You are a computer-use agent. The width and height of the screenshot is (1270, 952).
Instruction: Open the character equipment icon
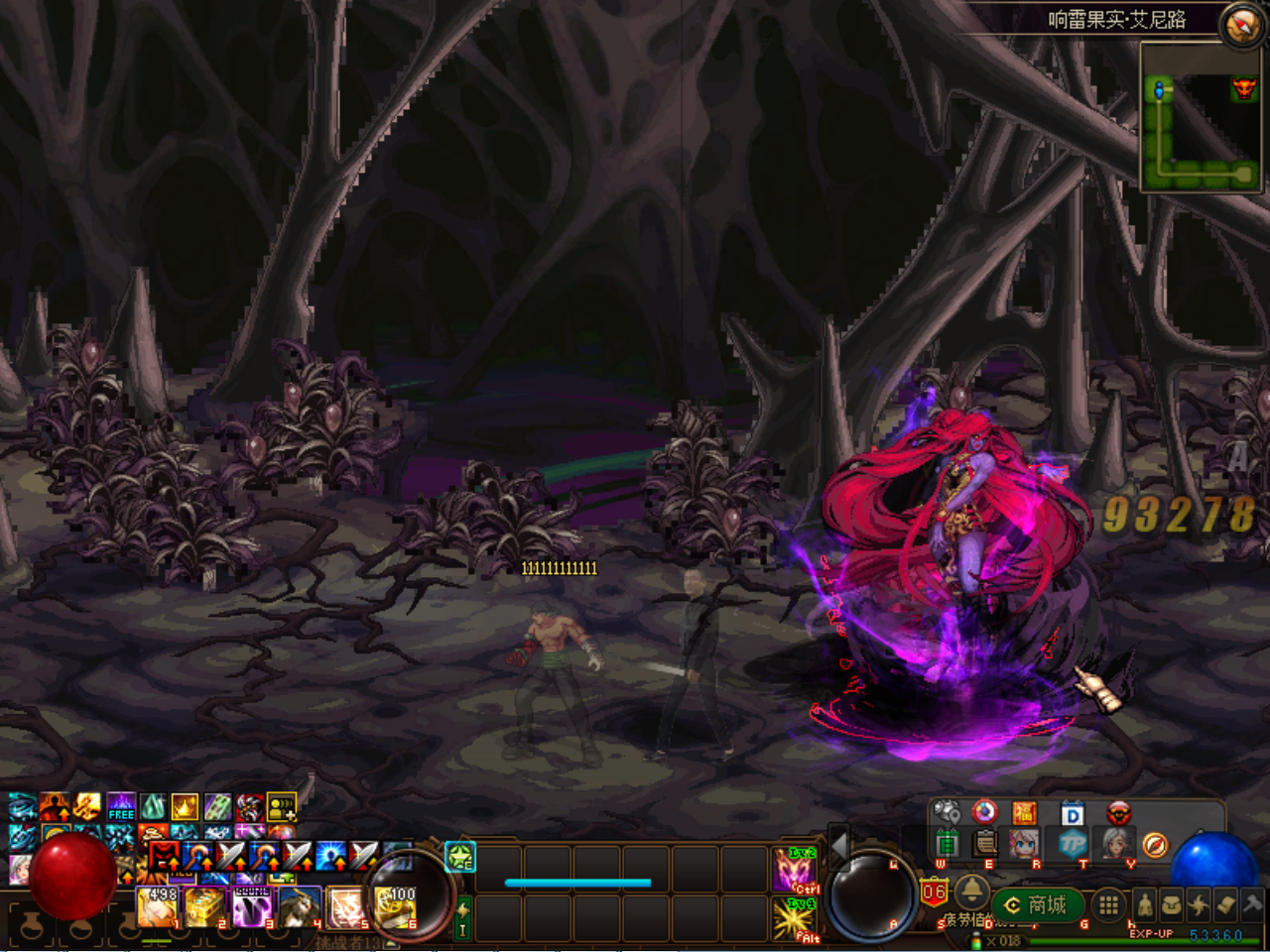click(x=1144, y=904)
